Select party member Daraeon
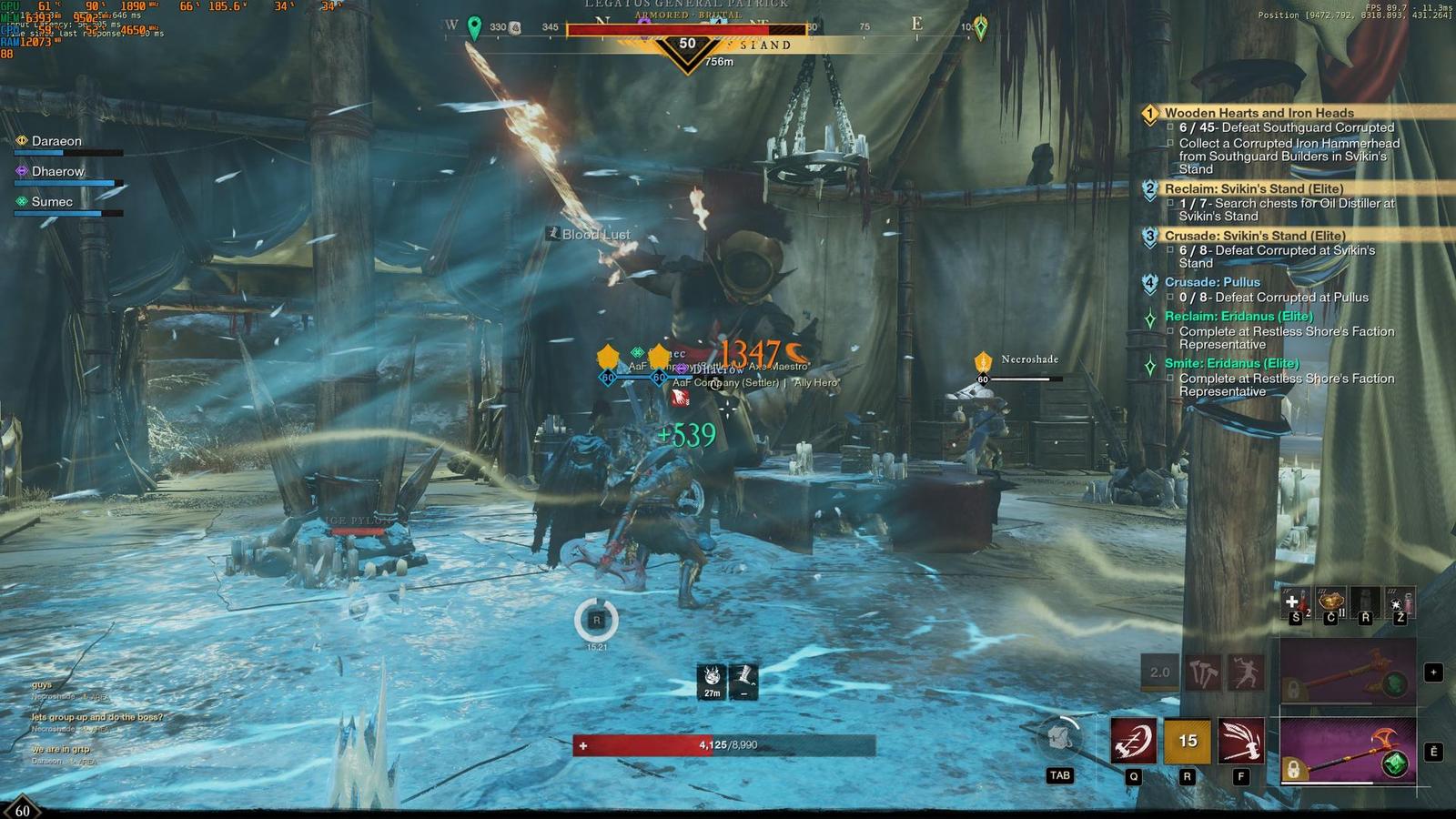Viewport: 1456px width, 819px height. (x=56, y=141)
